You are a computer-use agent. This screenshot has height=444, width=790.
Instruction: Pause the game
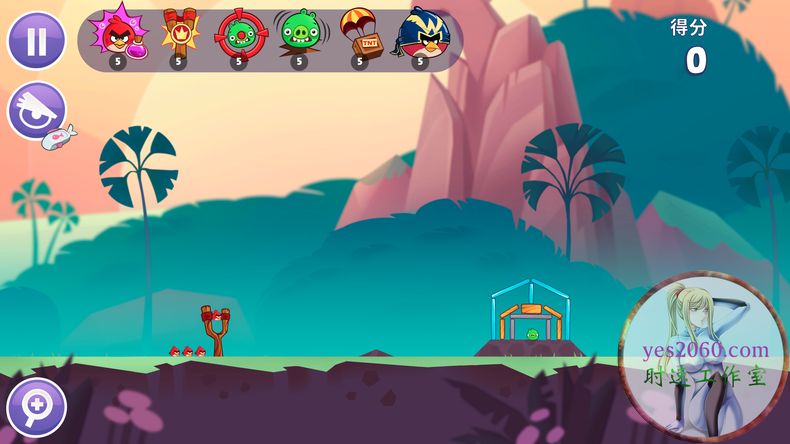37,41
